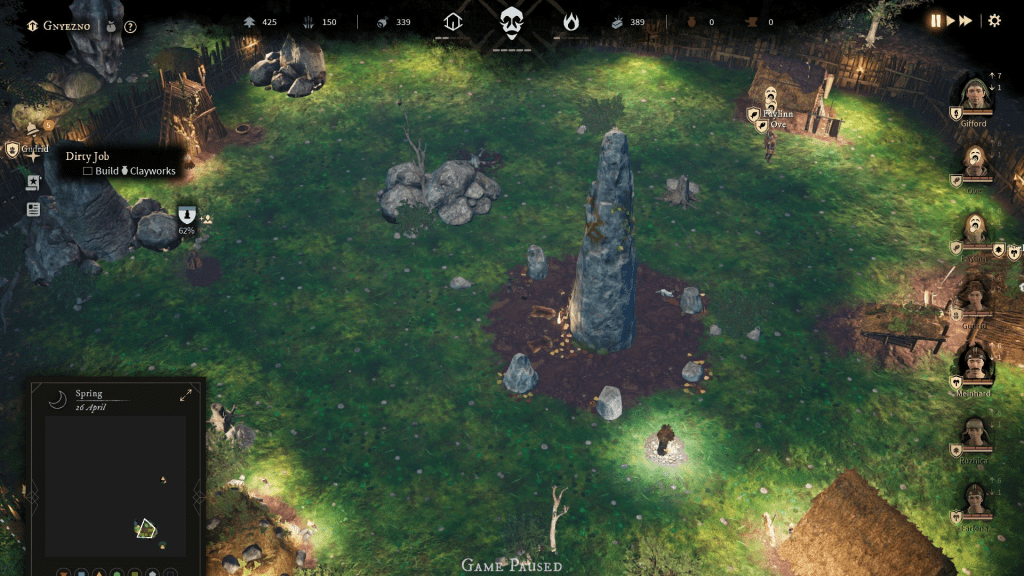The height and width of the screenshot is (576, 1024).
Task: Open settings via the gear icon
Action: pos(994,21)
